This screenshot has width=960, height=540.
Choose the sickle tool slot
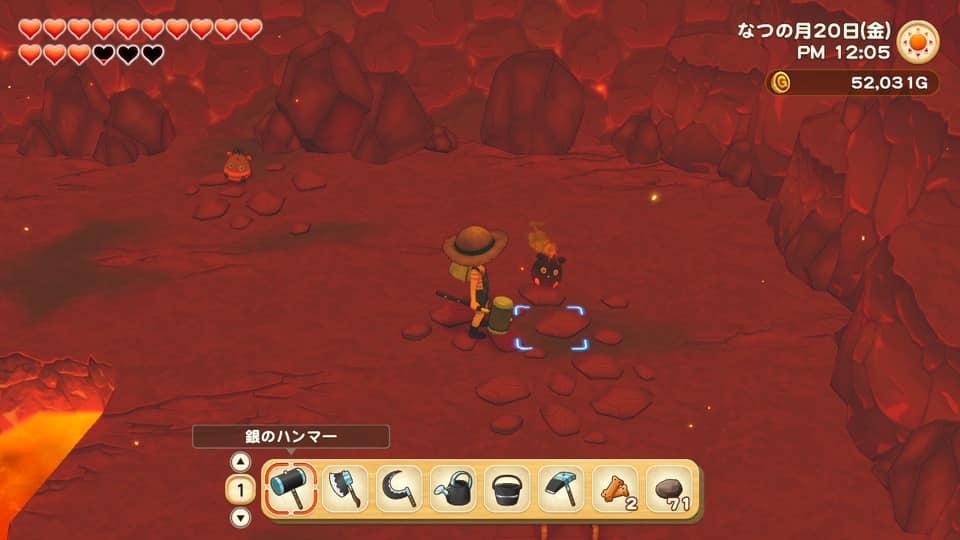click(400, 489)
